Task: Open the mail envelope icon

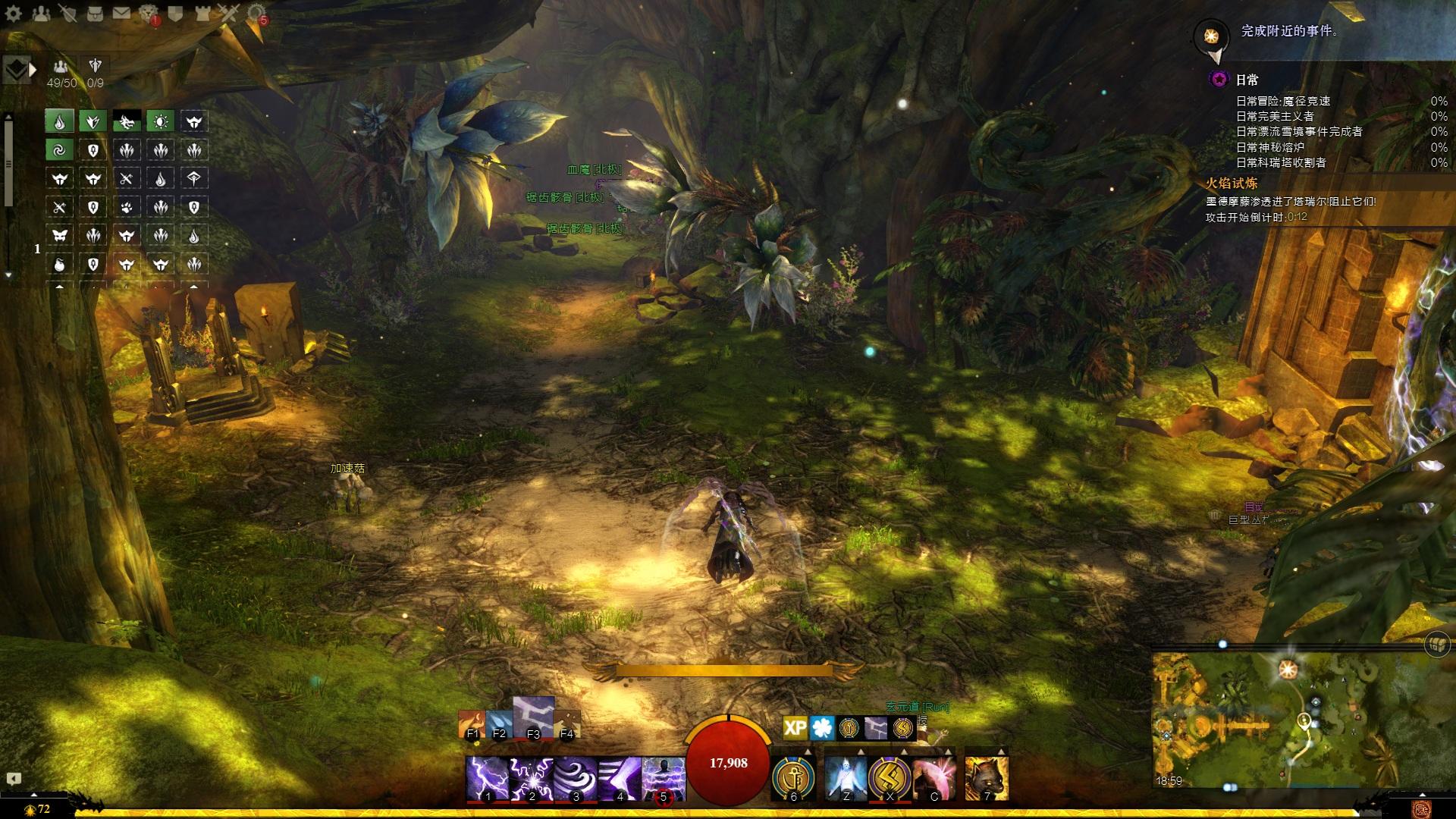Action: point(121,13)
